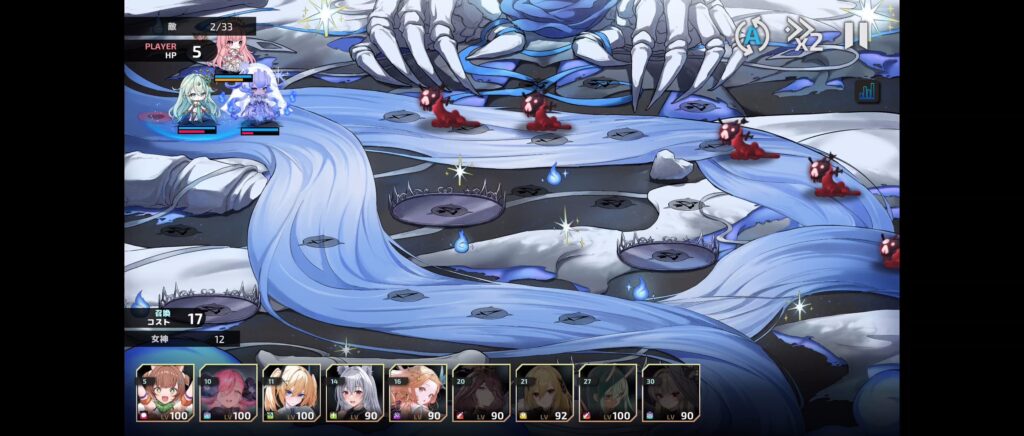
Task: Pause the battle
Action: tap(856, 35)
